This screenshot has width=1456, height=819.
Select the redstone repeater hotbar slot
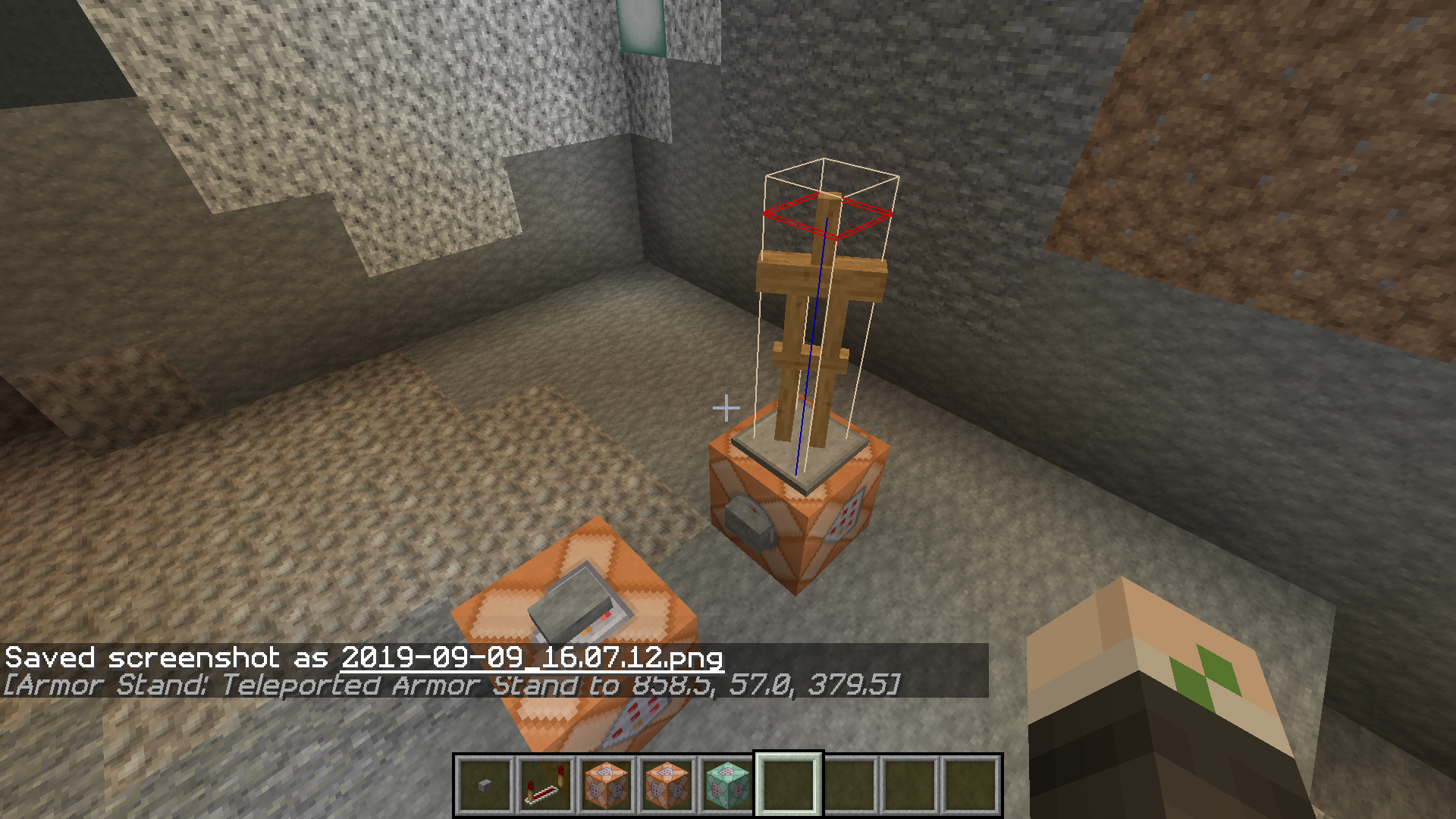(x=546, y=786)
